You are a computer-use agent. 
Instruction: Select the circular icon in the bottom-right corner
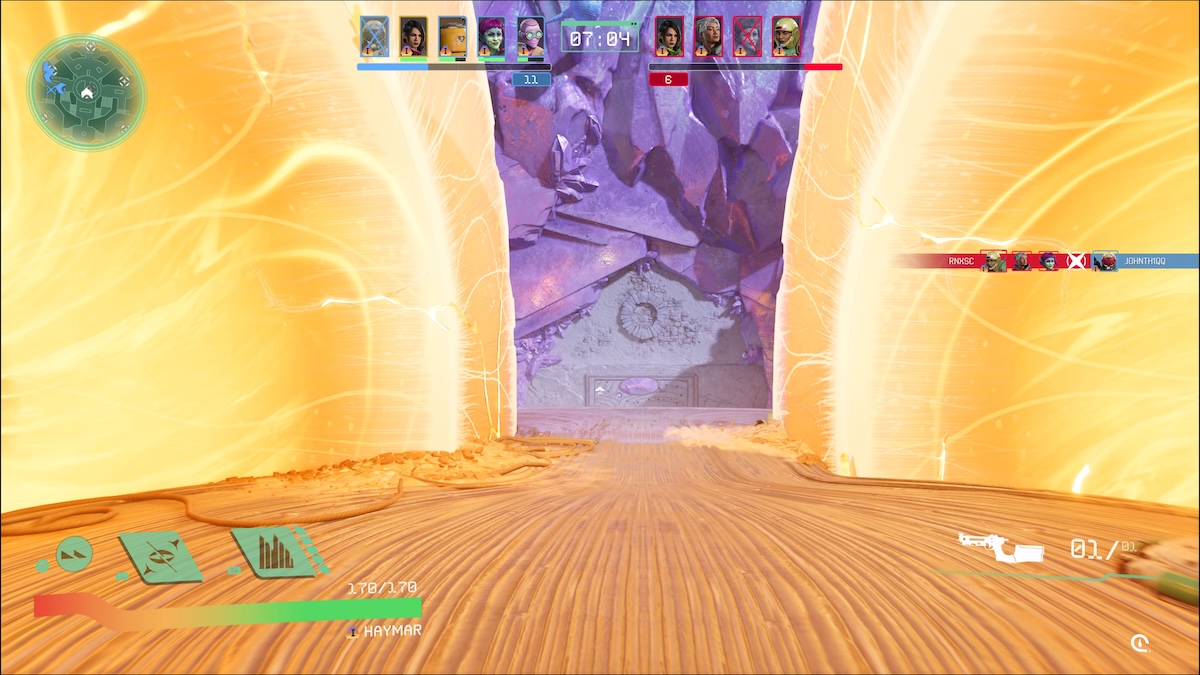tap(1140, 642)
